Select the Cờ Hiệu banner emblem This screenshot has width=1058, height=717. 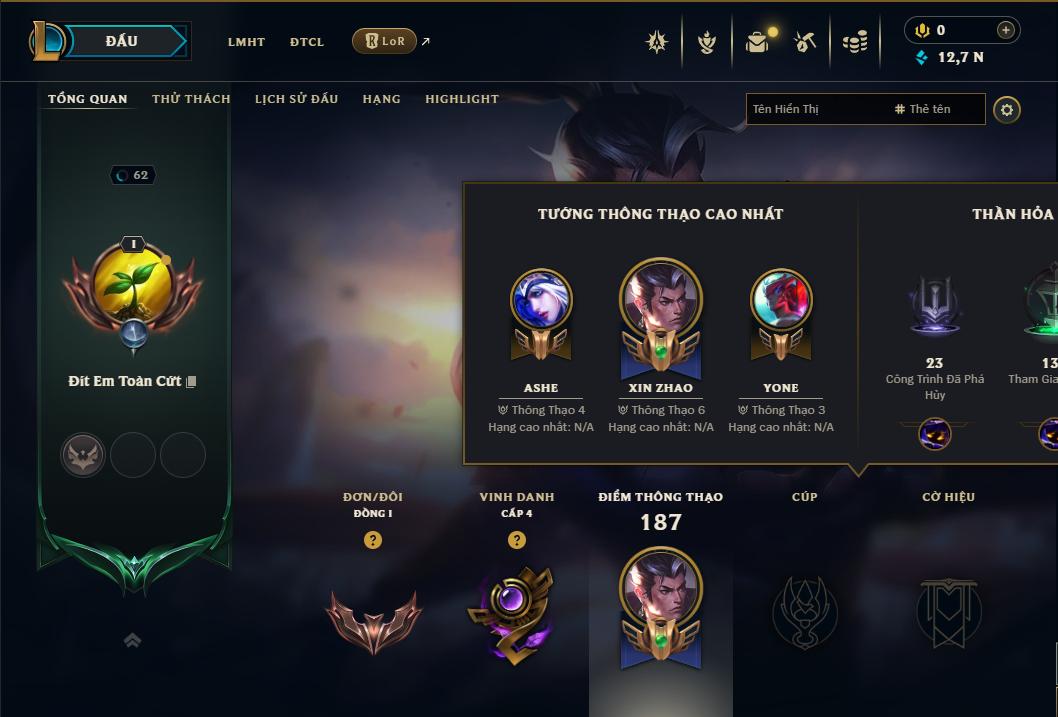click(x=948, y=610)
